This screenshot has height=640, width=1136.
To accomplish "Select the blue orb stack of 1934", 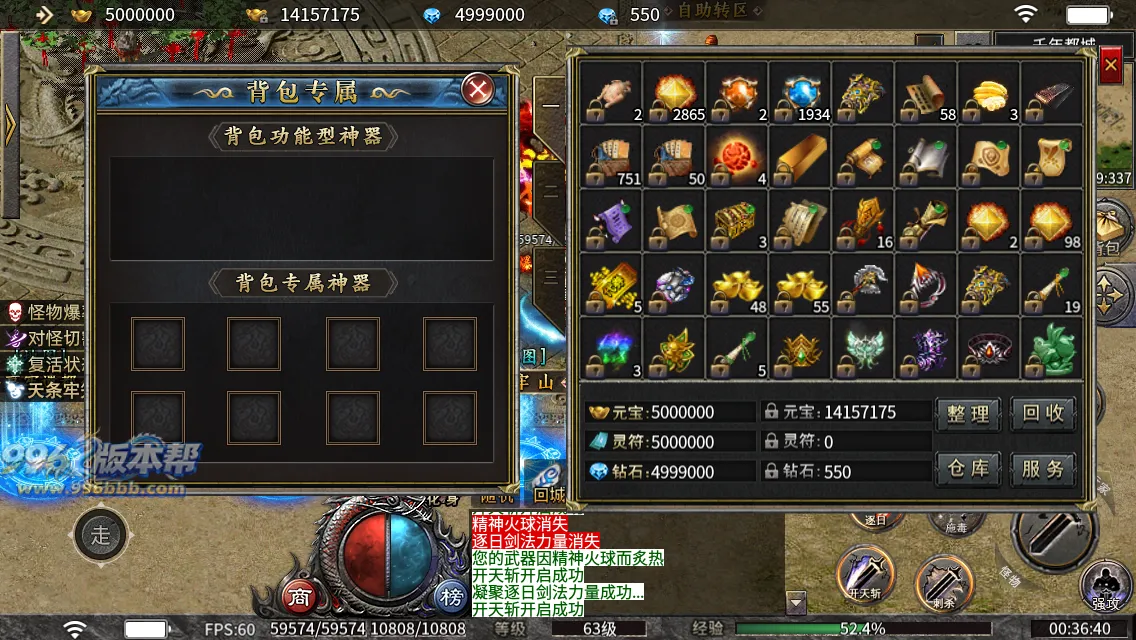I will coord(800,93).
